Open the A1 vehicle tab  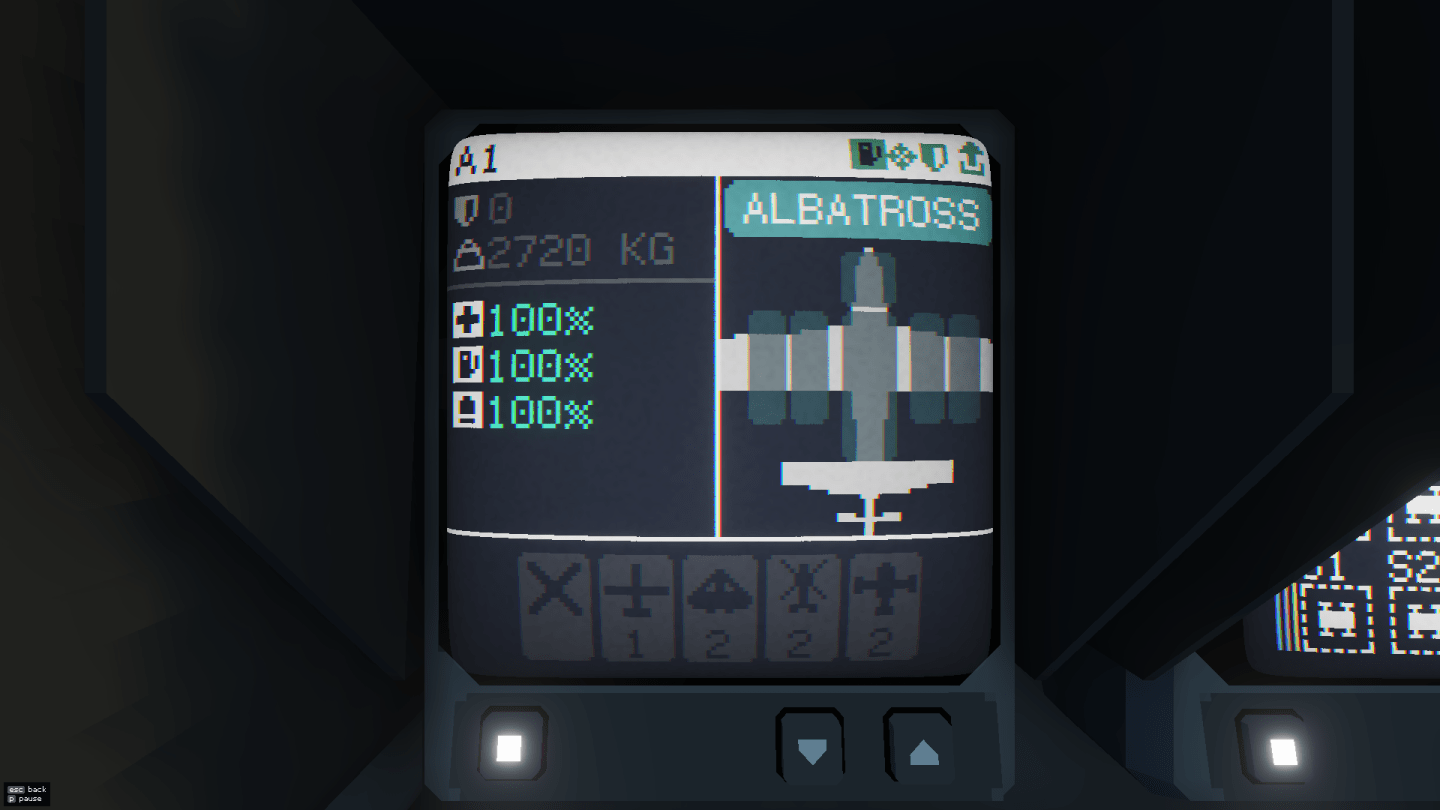(x=478, y=157)
